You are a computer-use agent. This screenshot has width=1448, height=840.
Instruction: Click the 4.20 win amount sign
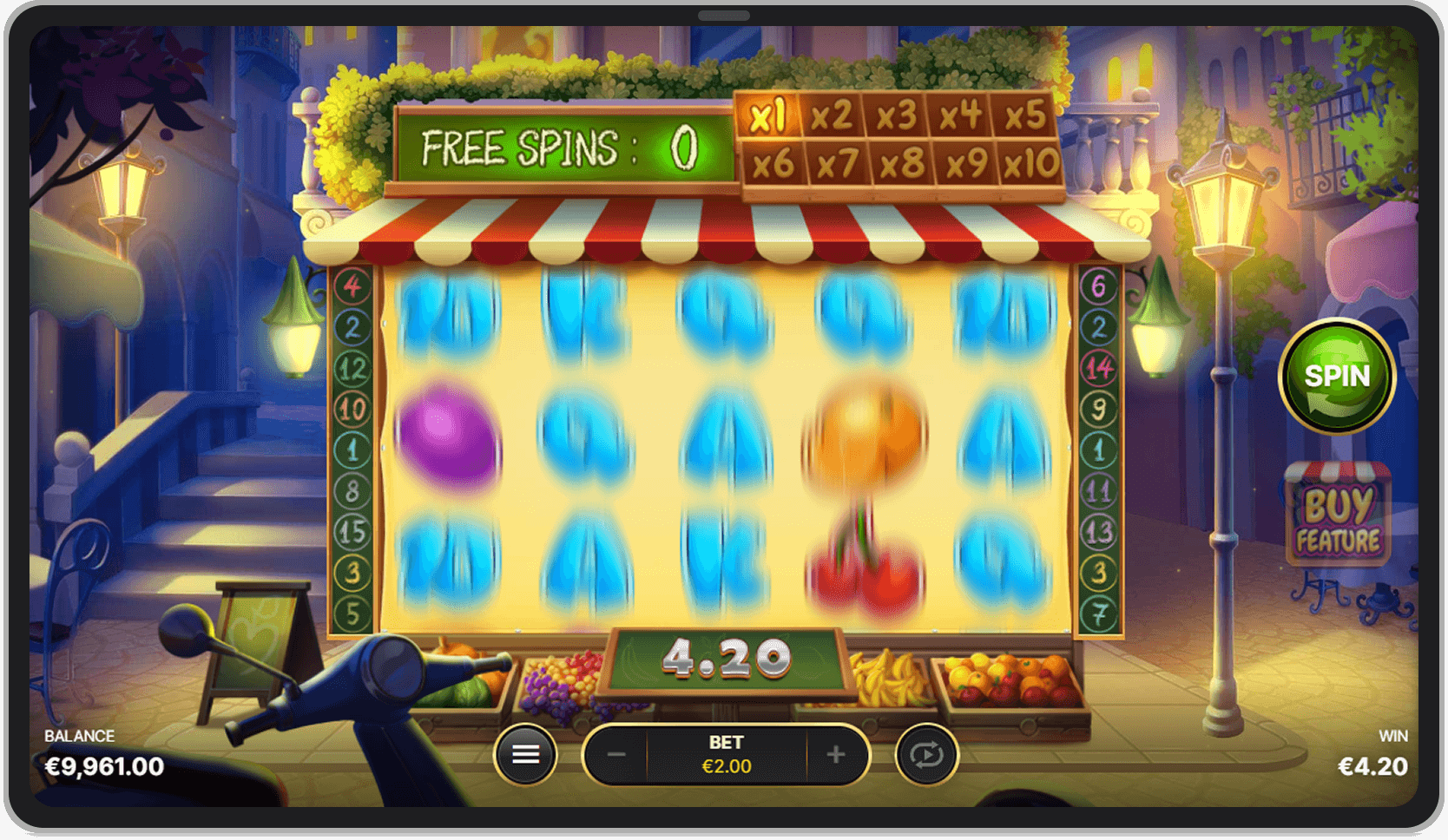tap(727, 661)
